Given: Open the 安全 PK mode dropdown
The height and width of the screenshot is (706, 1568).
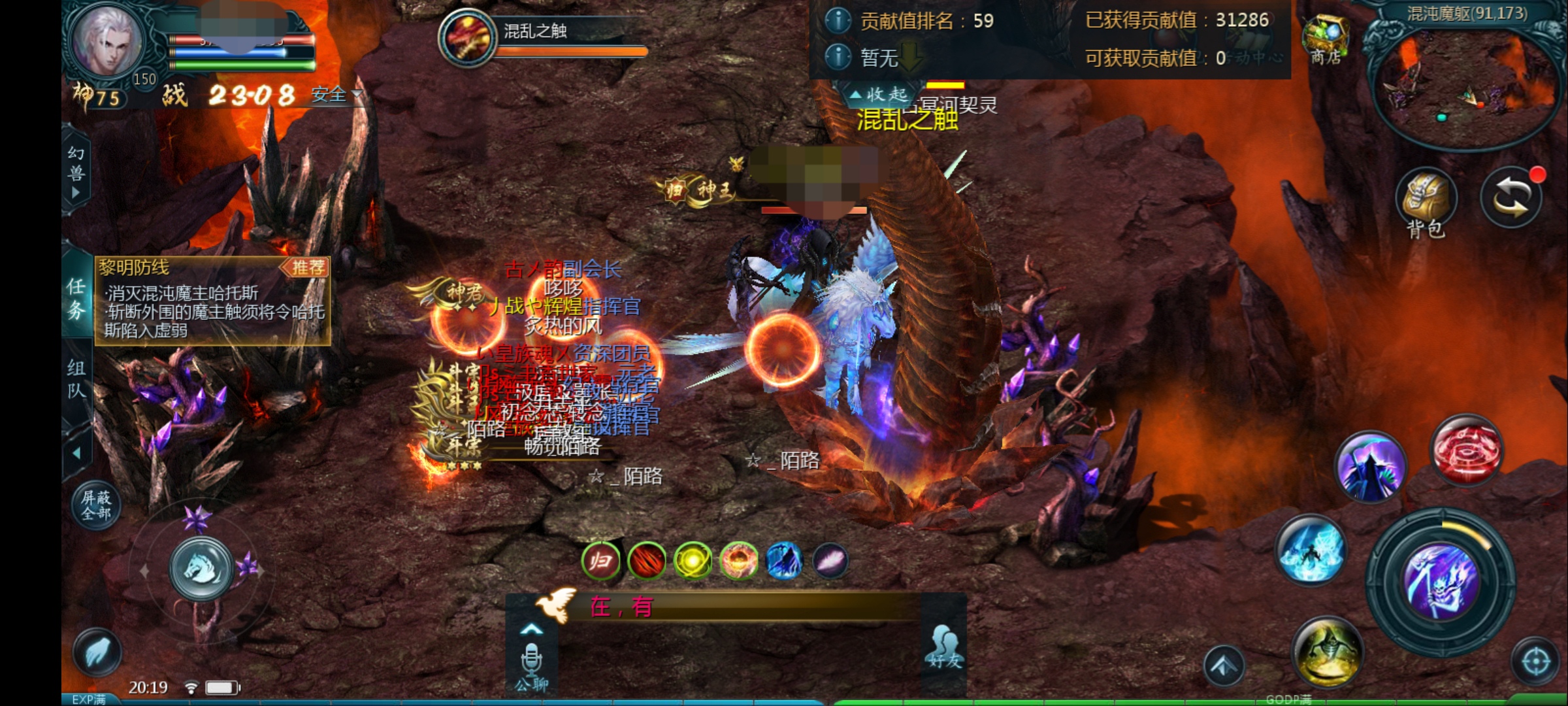Looking at the screenshot, I should point(336,95).
